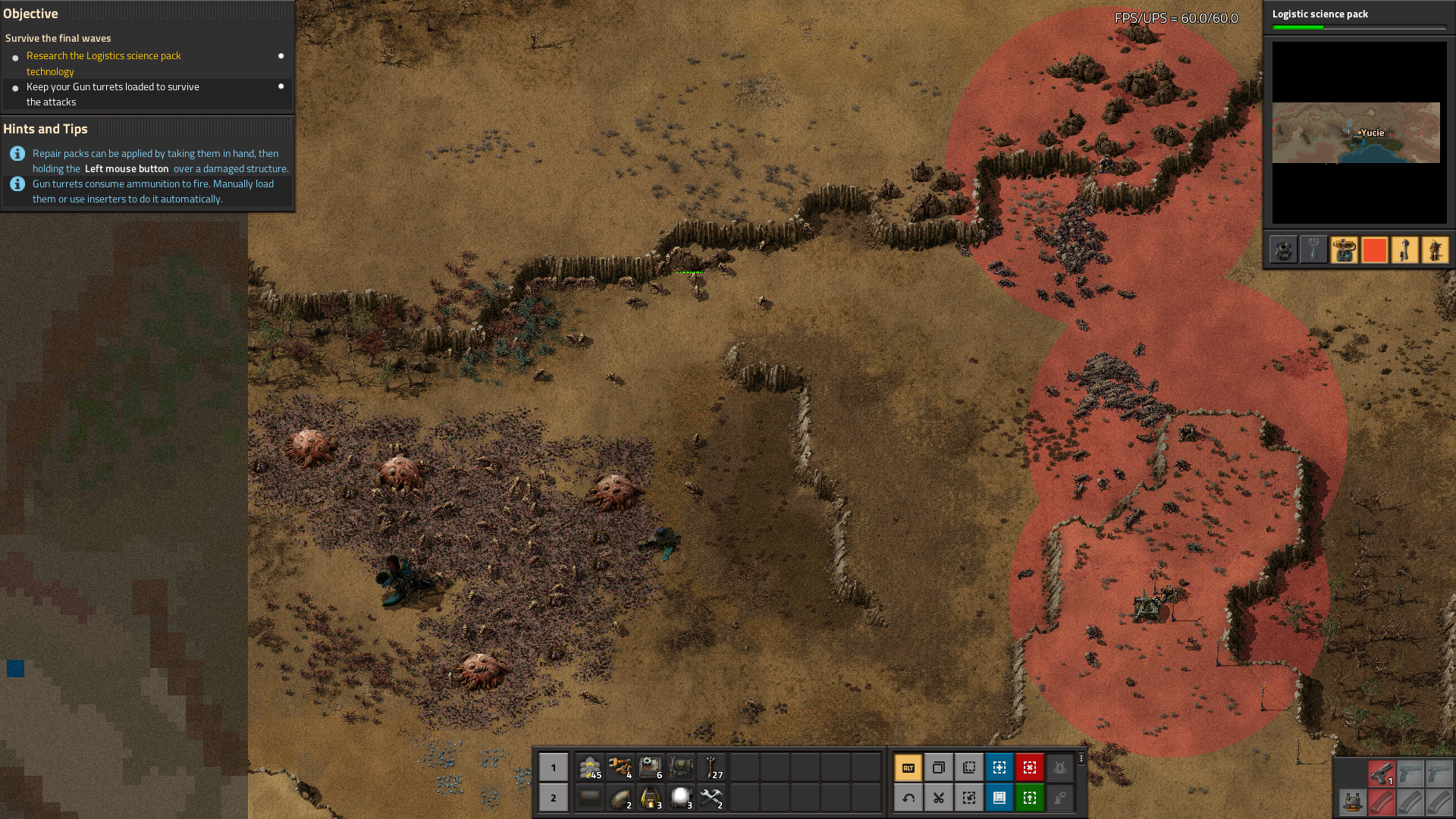
Task: Toggle the electric pole network minimap overlay
Action: tap(1313, 250)
